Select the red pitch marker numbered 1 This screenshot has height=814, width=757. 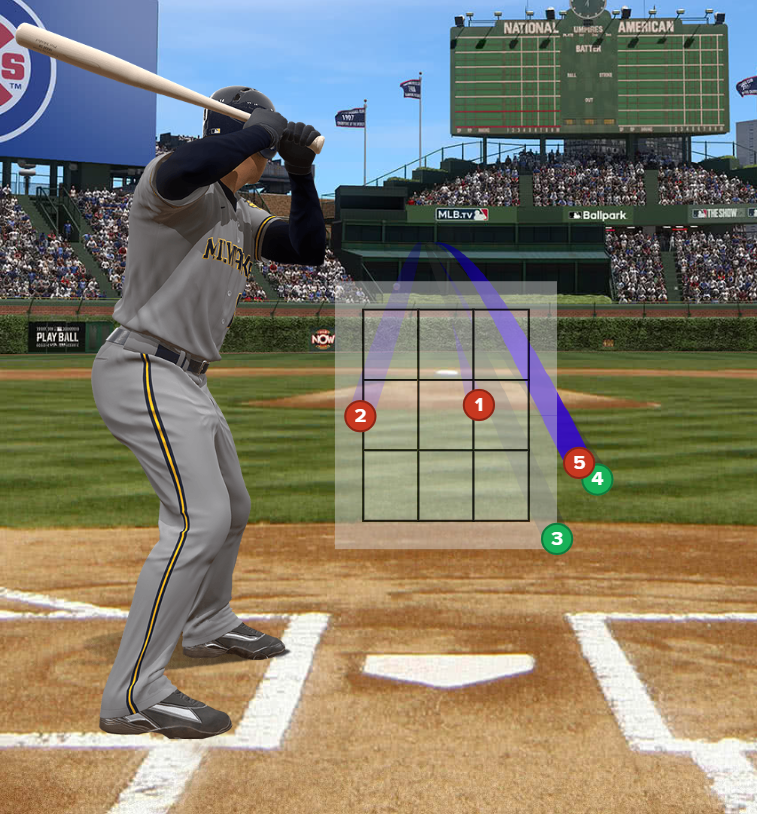point(479,405)
